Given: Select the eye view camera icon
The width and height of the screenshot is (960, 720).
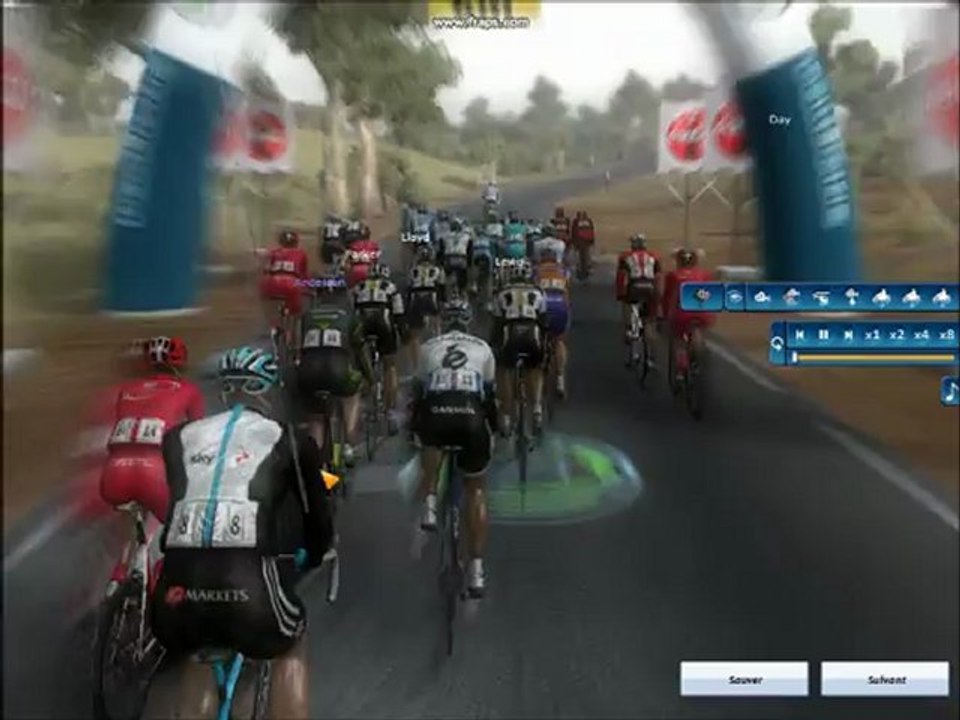Looking at the screenshot, I should pyautogui.click(x=734, y=297).
